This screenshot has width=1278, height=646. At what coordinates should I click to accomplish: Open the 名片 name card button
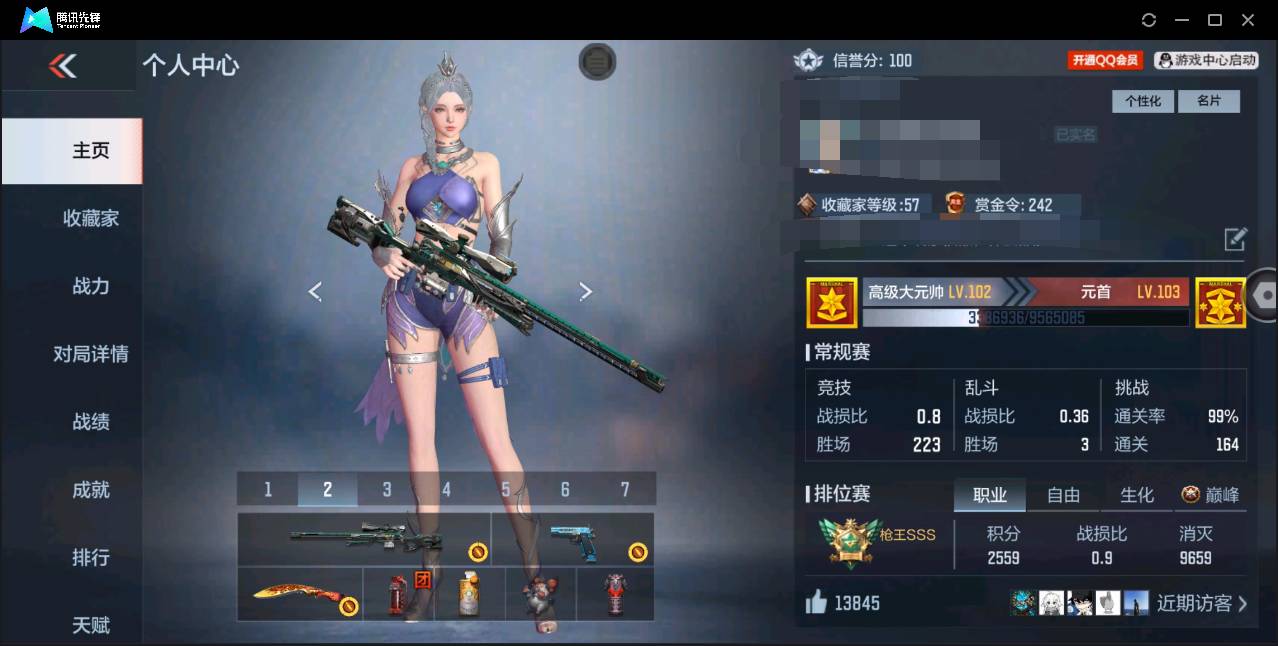(1208, 101)
